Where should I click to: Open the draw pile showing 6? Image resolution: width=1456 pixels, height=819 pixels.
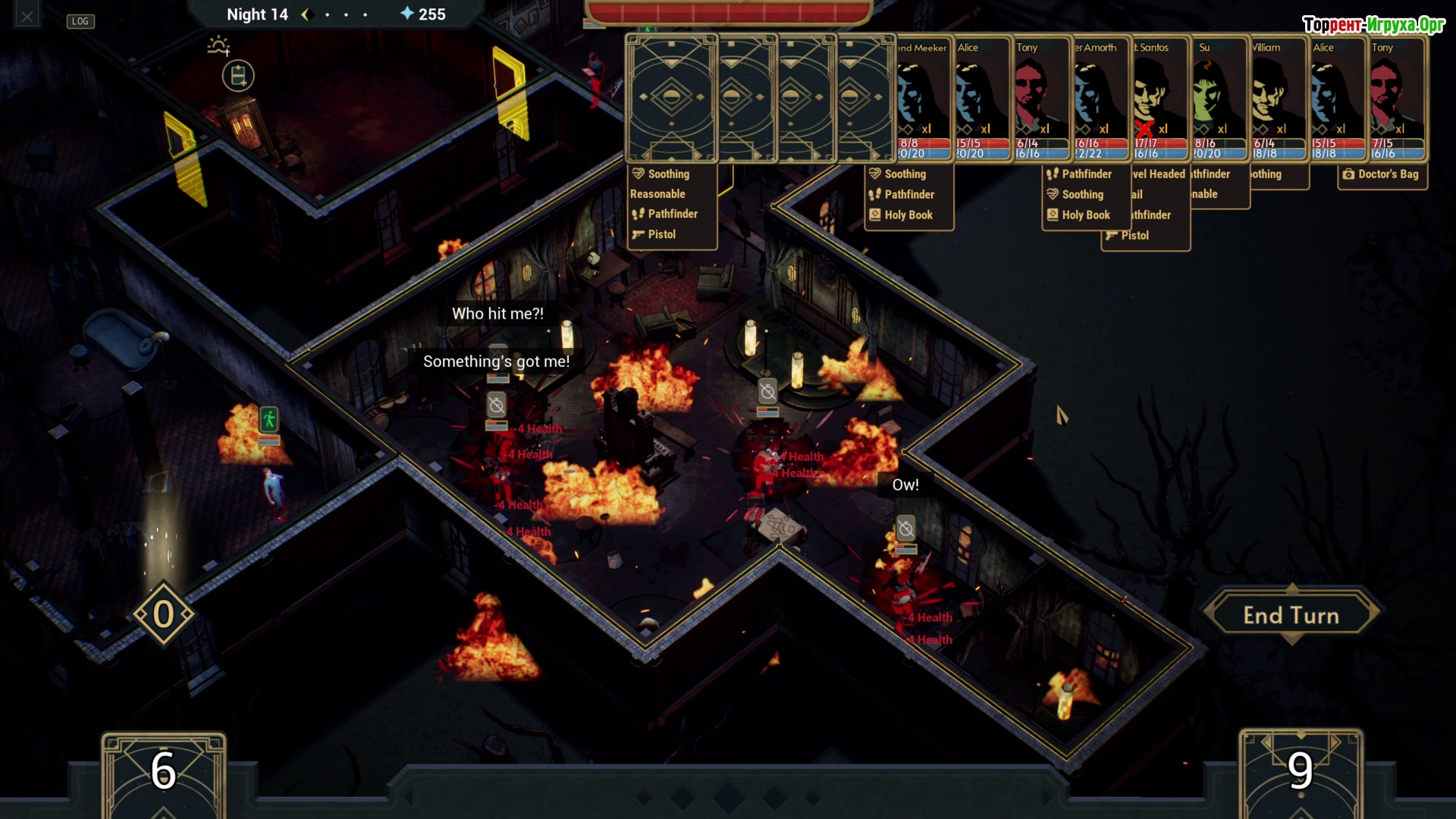coord(164,772)
